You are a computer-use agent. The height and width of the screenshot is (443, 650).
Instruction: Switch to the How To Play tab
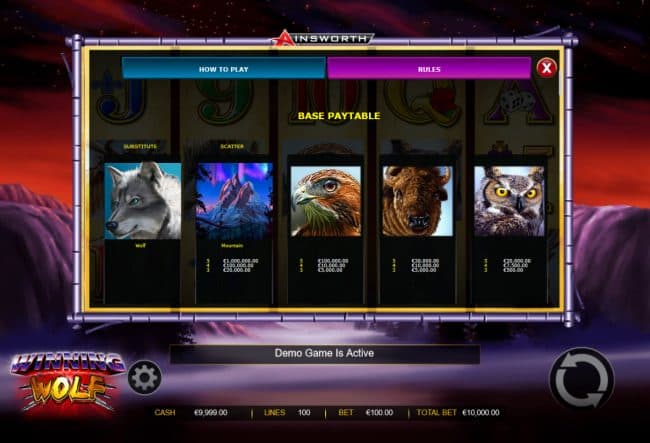click(223, 68)
